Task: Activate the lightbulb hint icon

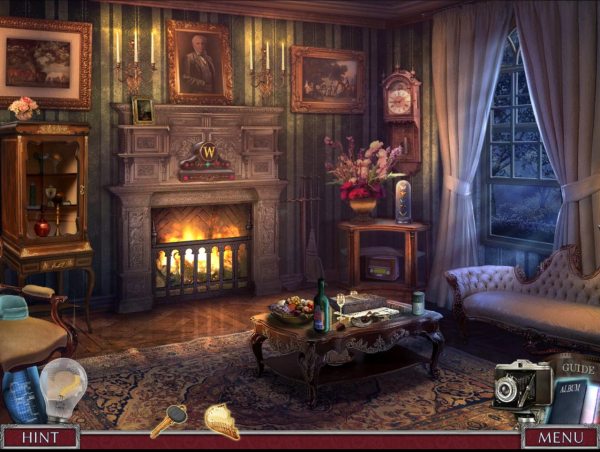Action: [x=62, y=387]
